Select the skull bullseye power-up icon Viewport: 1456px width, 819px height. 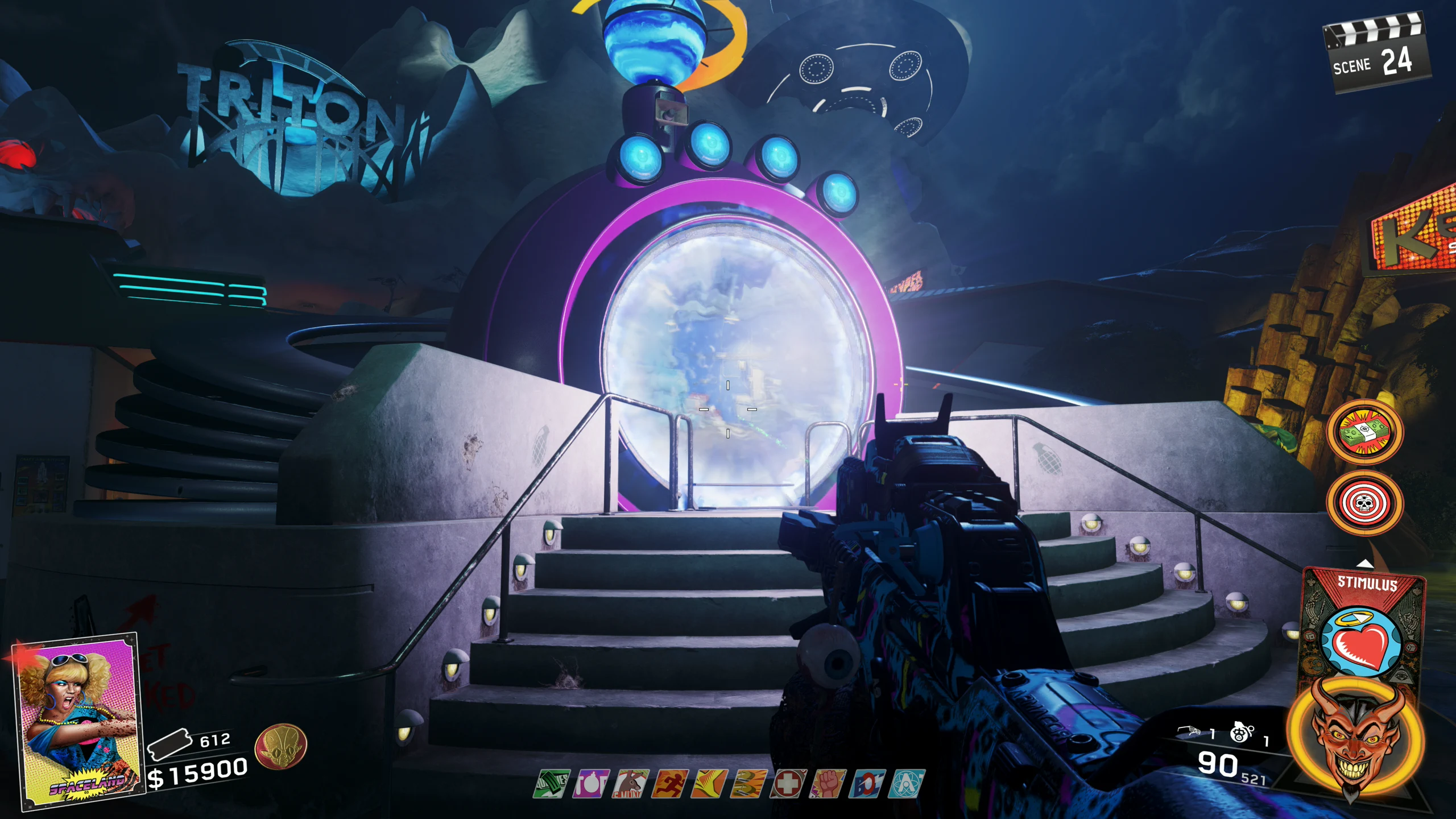(1364, 503)
